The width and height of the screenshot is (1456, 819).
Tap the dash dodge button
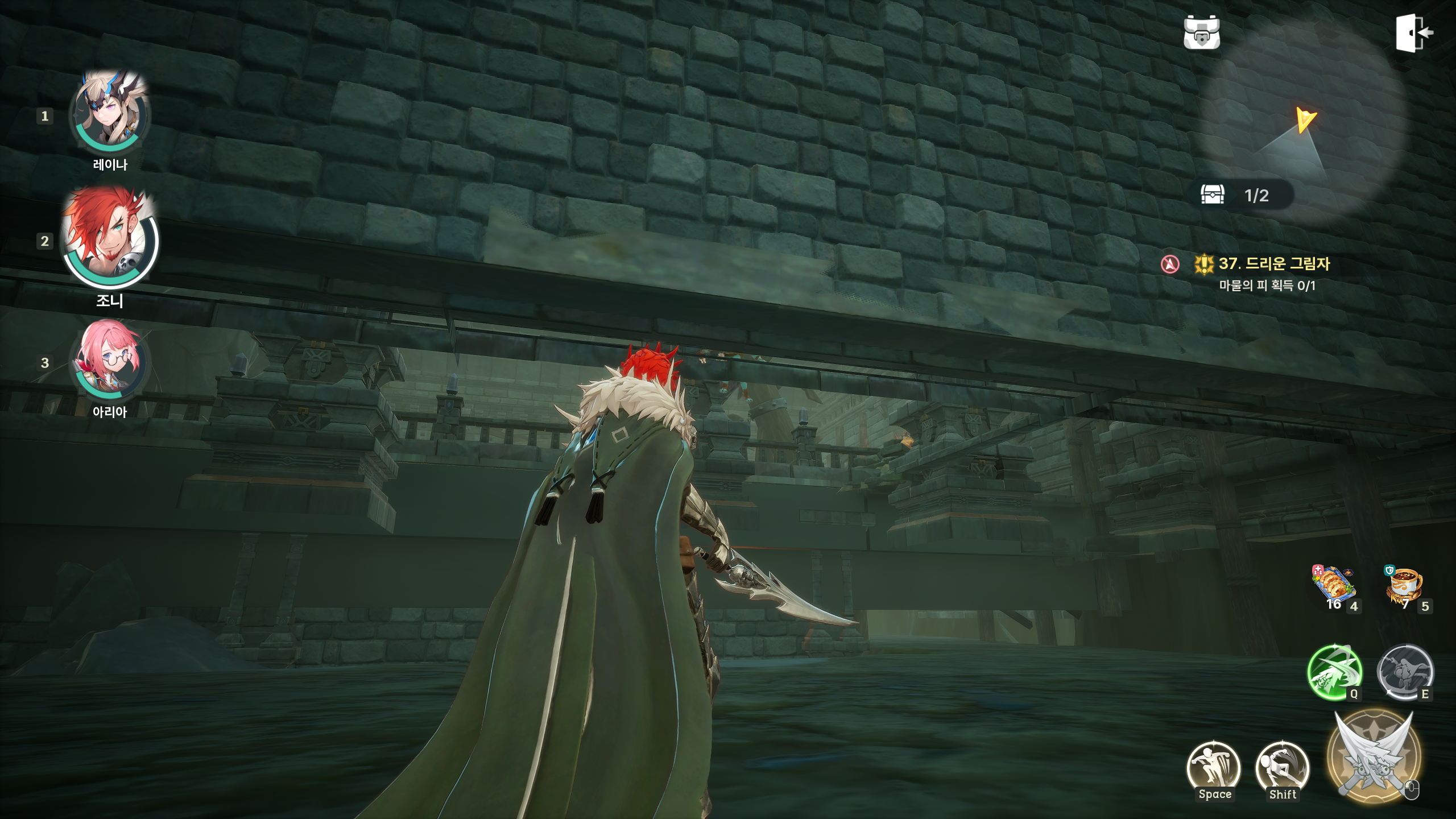click(x=1283, y=768)
